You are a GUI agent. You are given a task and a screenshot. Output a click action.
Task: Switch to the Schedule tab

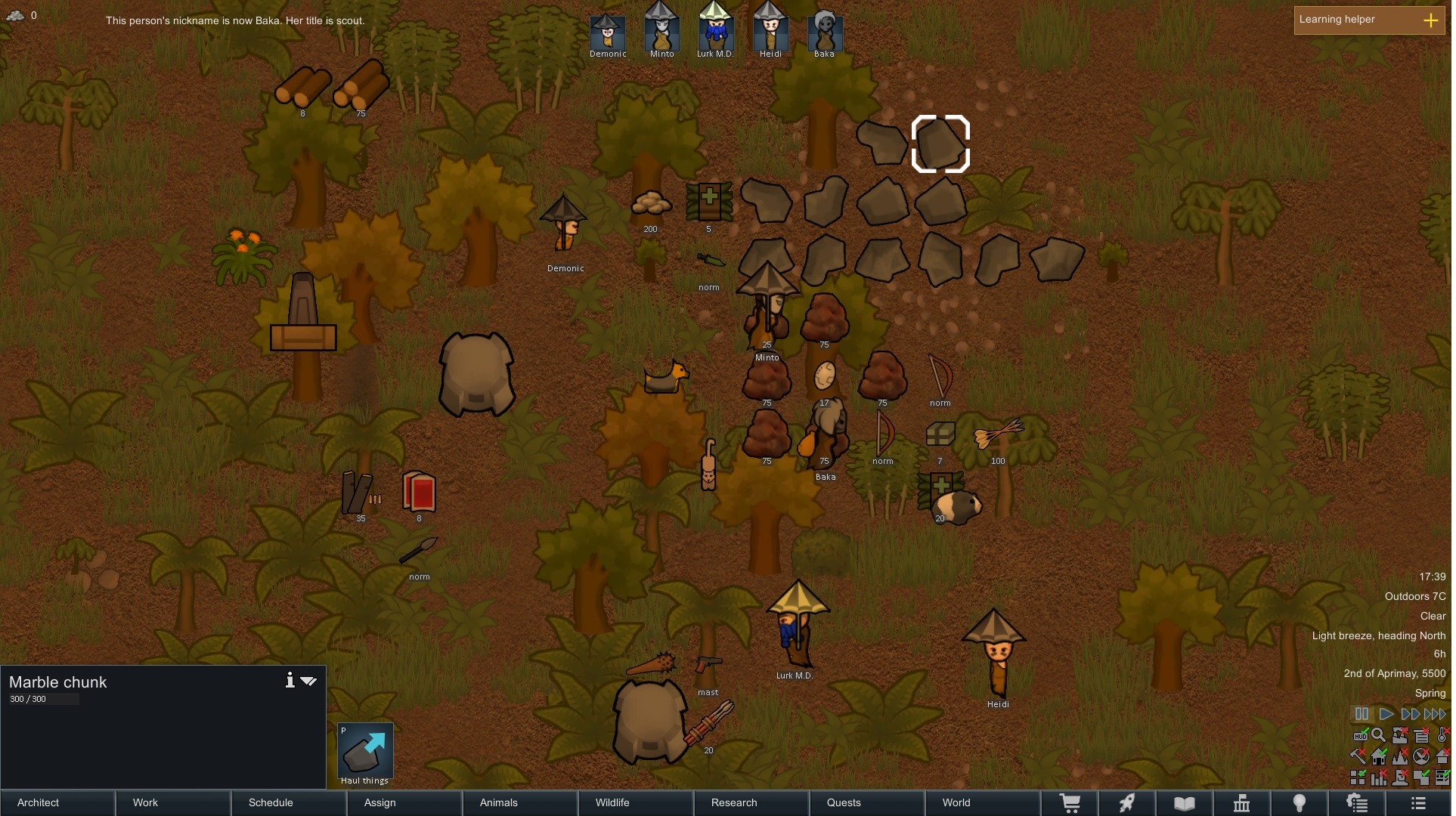(x=289, y=802)
